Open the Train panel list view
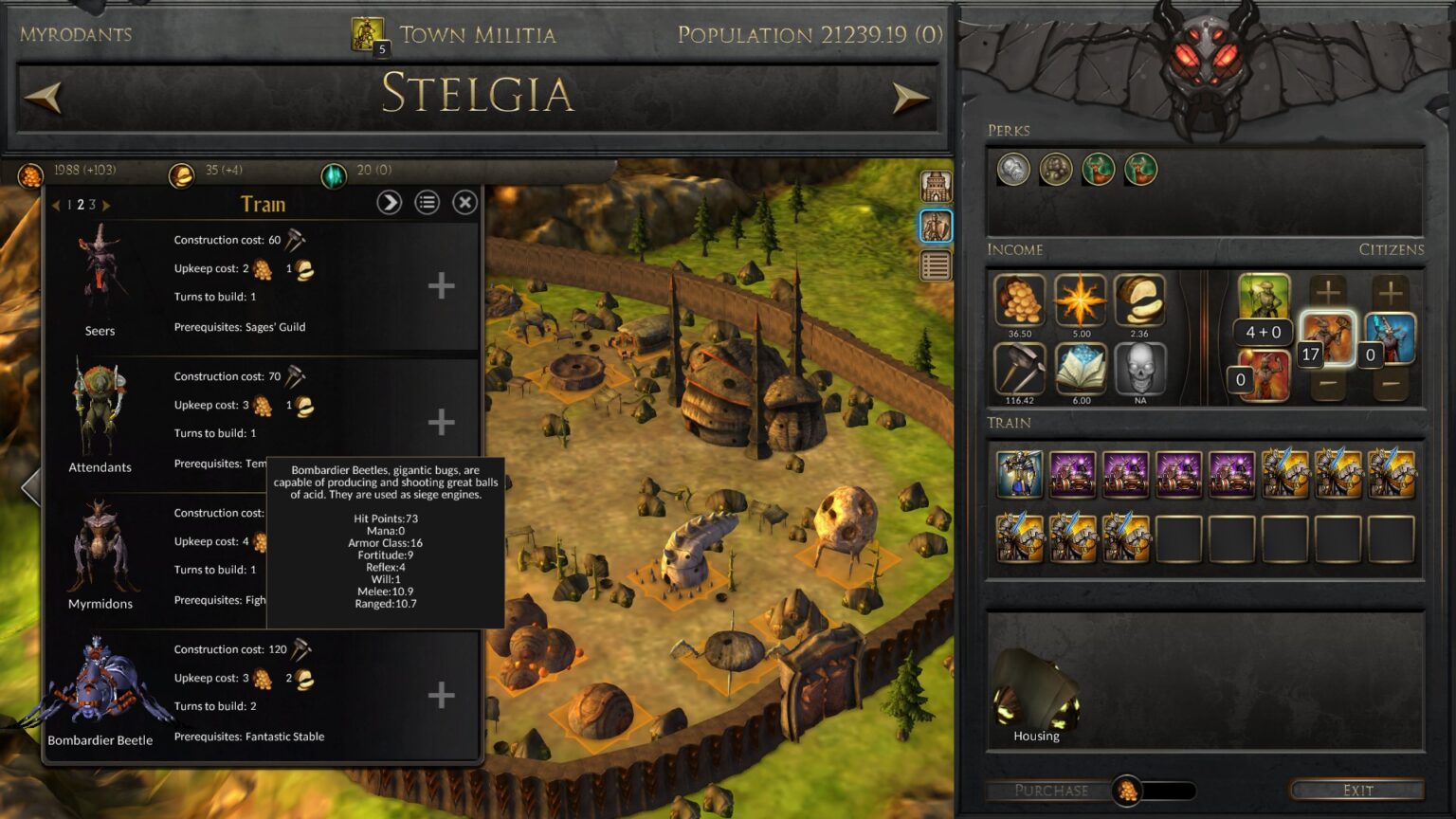 tap(428, 202)
